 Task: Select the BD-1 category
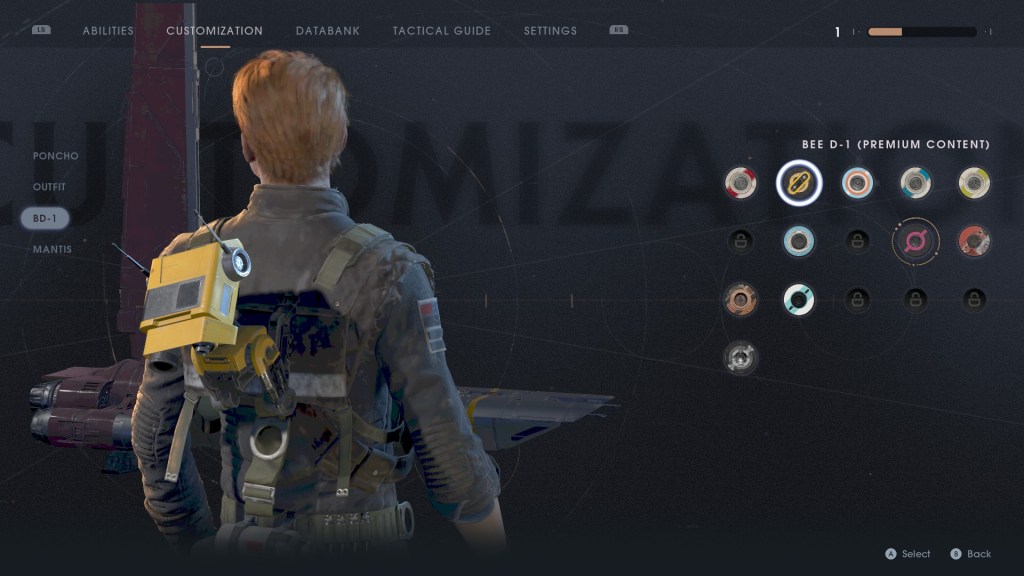point(45,218)
